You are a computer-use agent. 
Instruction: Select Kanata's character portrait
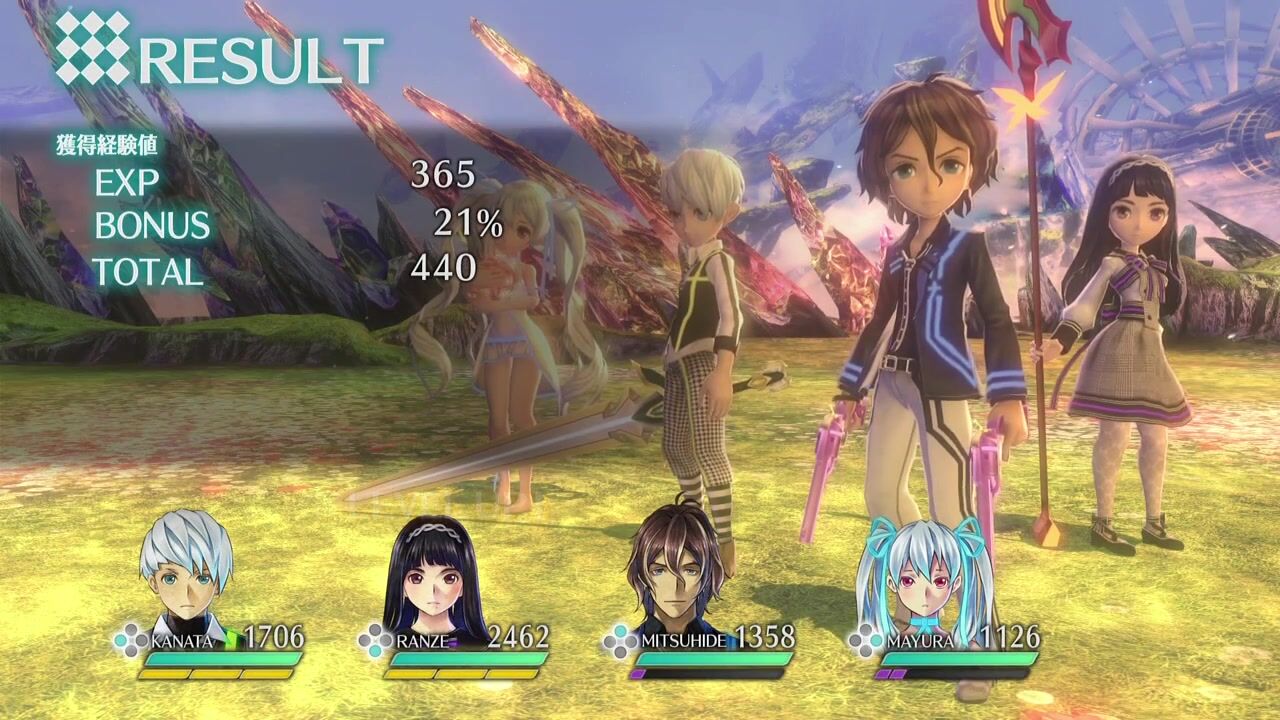186,567
